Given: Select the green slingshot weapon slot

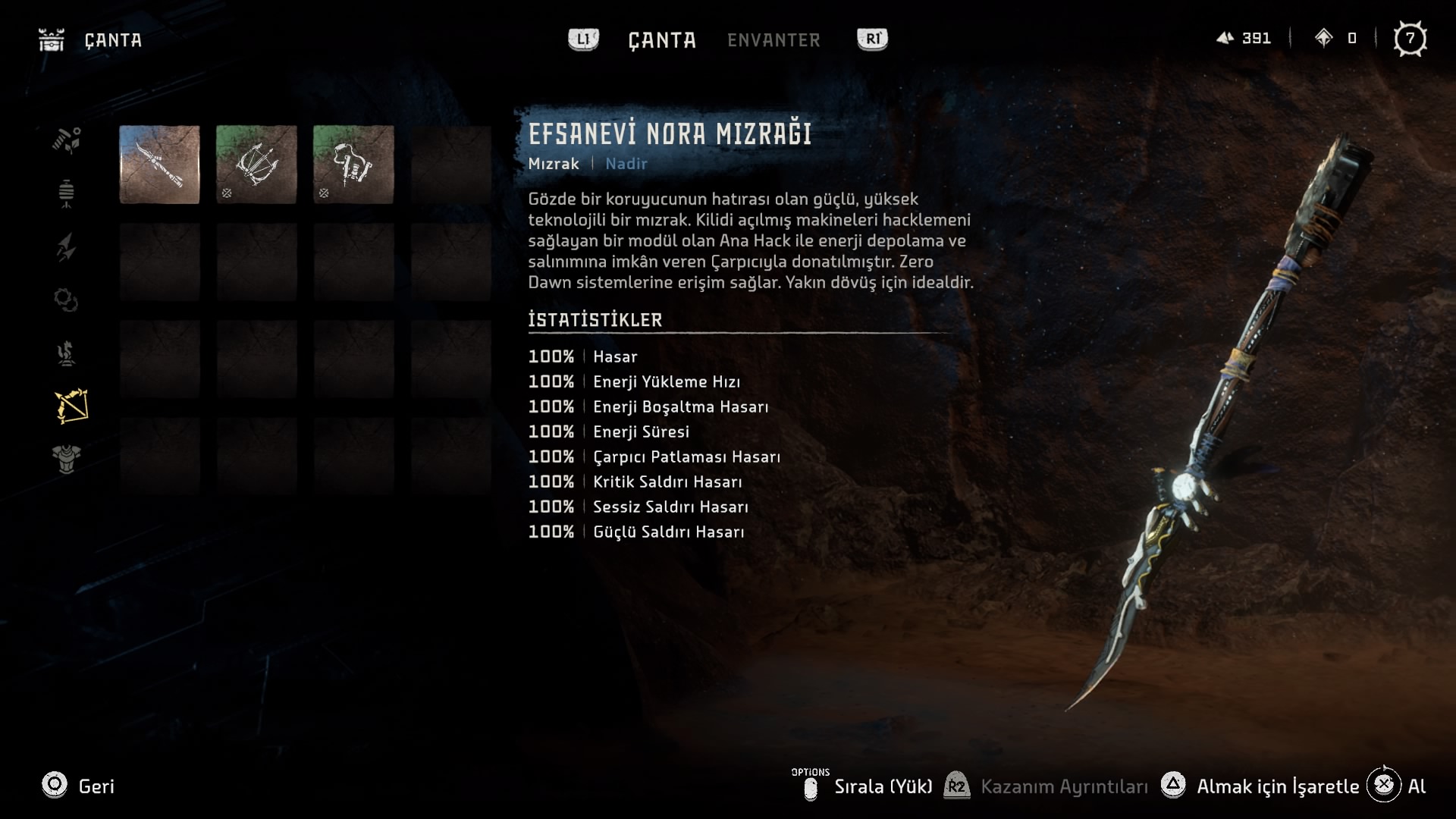Looking at the screenshot, I should (x=353, y=165).
